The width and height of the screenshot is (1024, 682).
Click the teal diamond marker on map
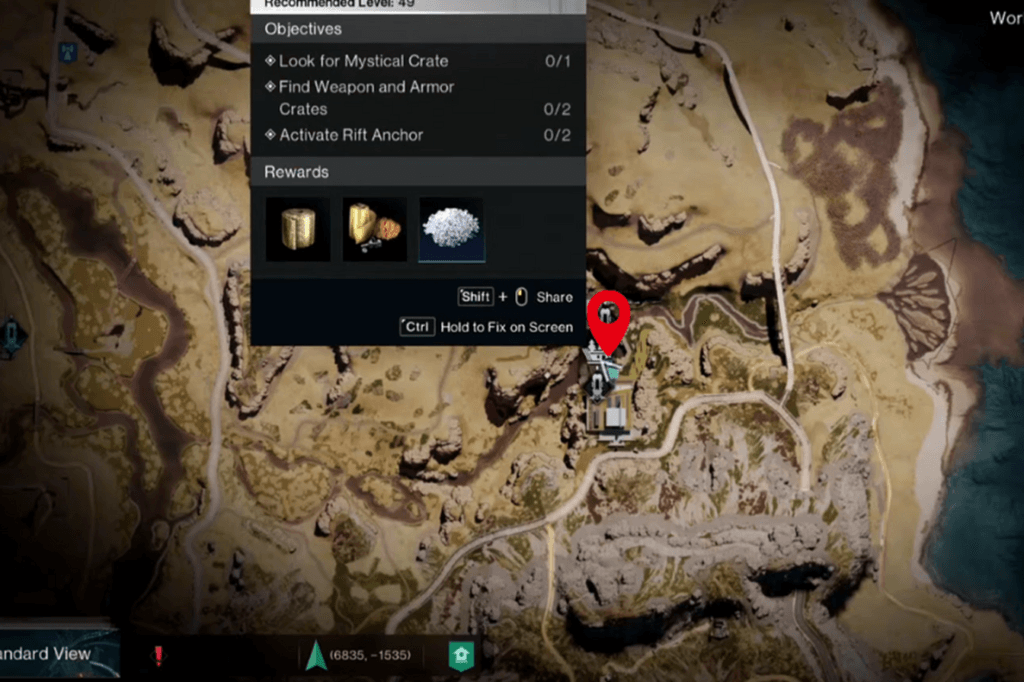[x=11, y=335]
